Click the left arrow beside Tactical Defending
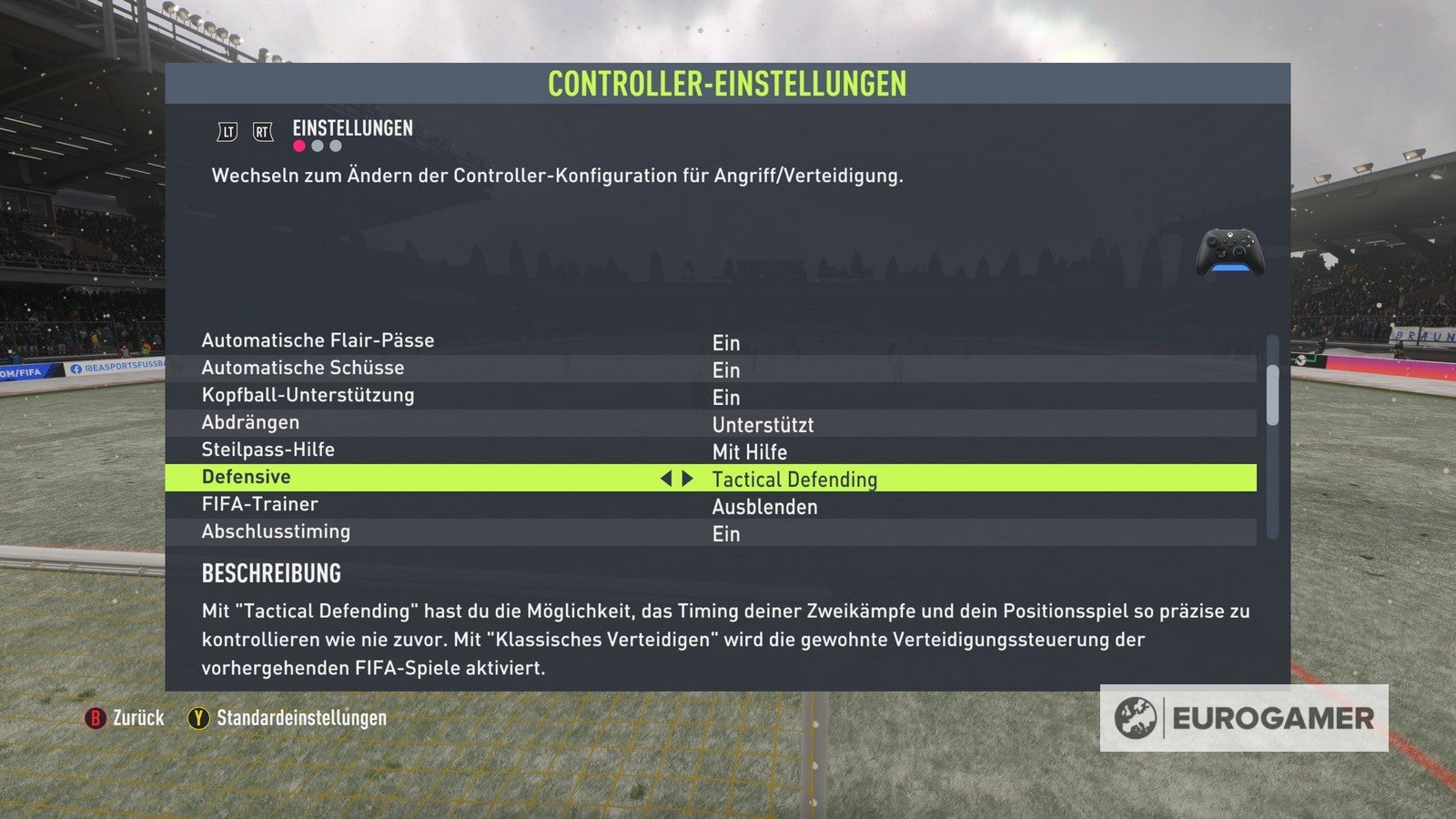Screen dimensions: 1456x819 (668, 477)
